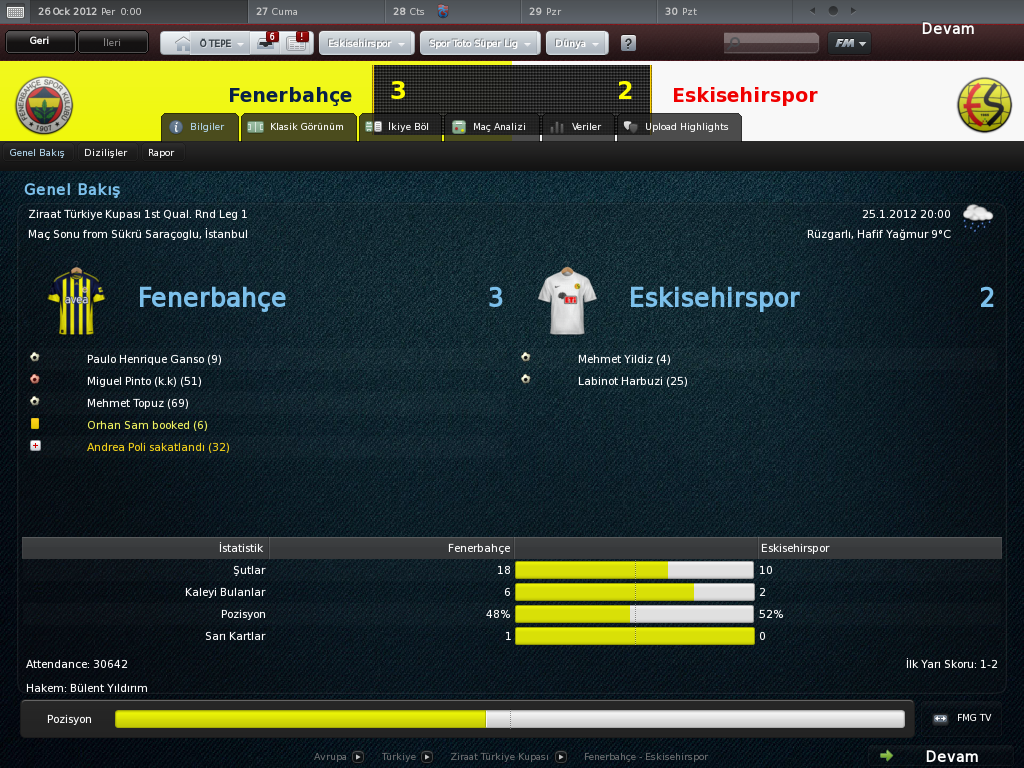Click the search field in the toolbar
Image resolution: width=1024 pixels, height=768 pixels.
(x=770, y=44)
